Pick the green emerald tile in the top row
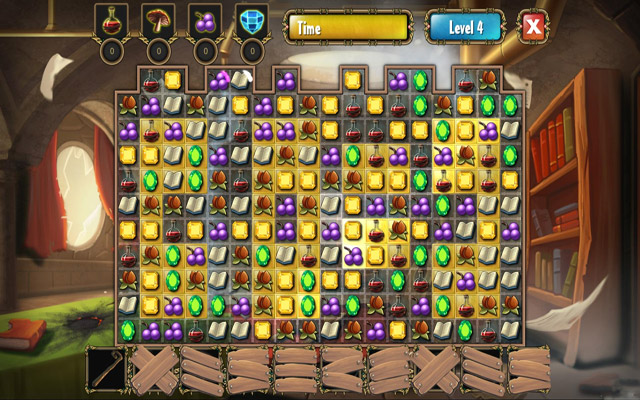The width and height of the screenshot is (640, 400). tap(420, 81)
